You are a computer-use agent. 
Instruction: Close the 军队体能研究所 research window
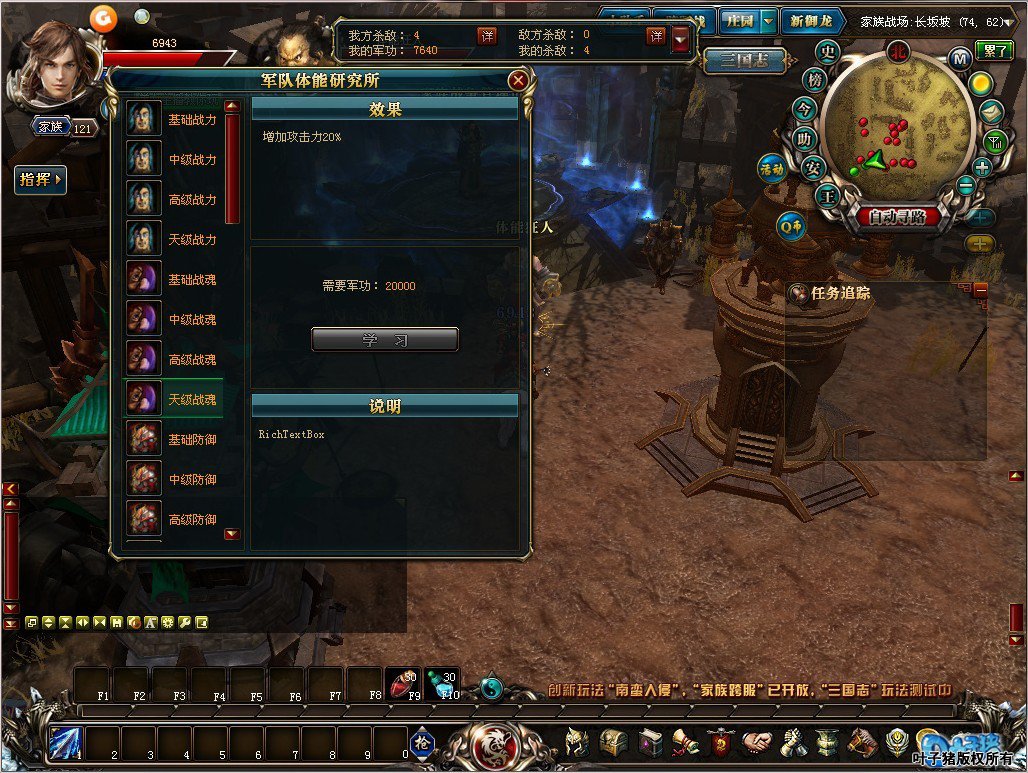click(x=517, y=80)
